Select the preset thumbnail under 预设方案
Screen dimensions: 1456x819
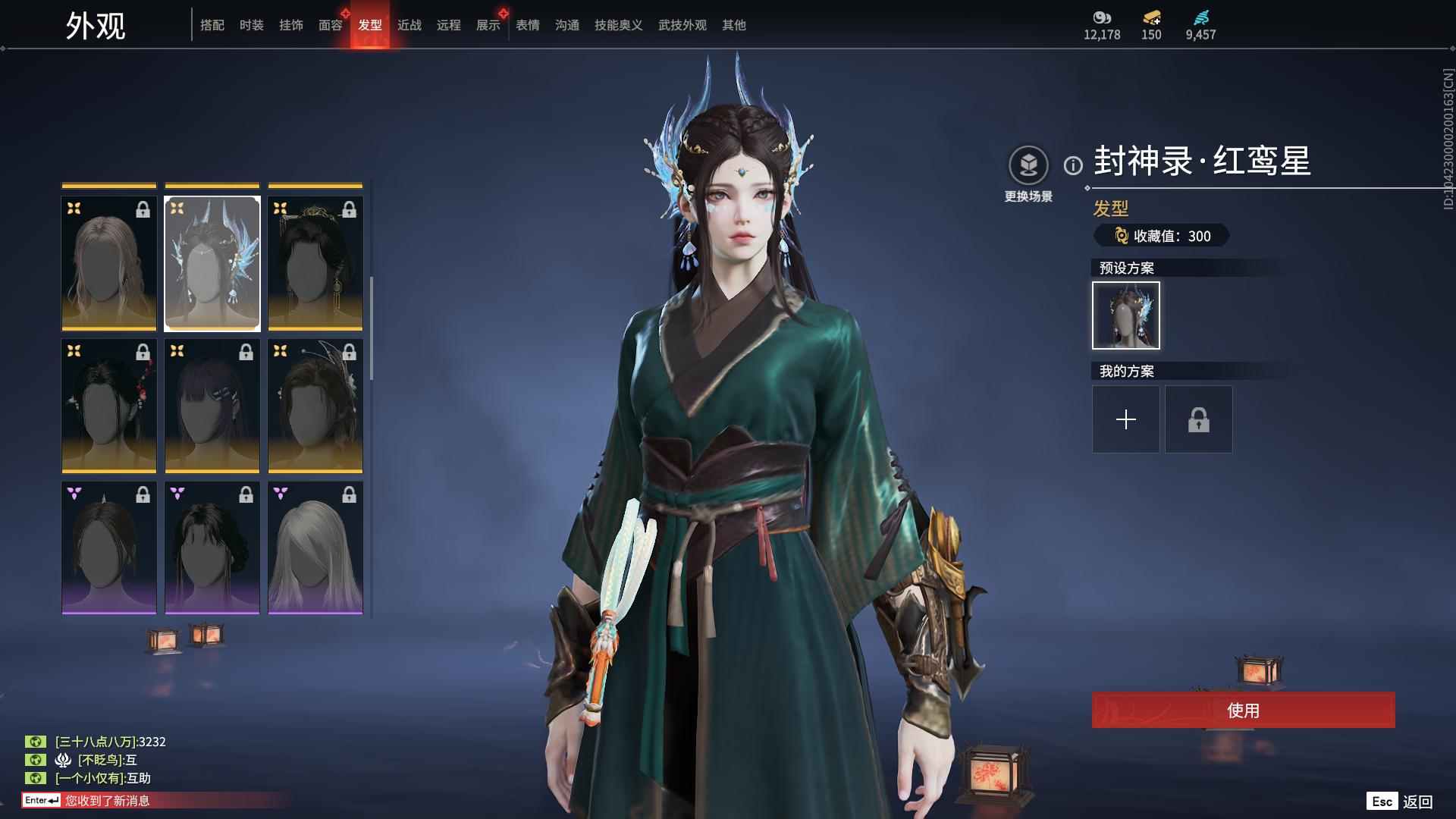1125,315
